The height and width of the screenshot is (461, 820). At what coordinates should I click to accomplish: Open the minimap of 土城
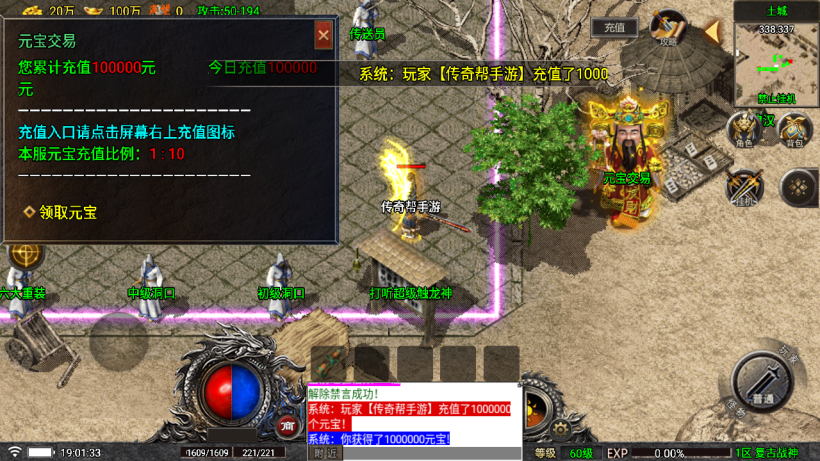[x=776, y=64]
